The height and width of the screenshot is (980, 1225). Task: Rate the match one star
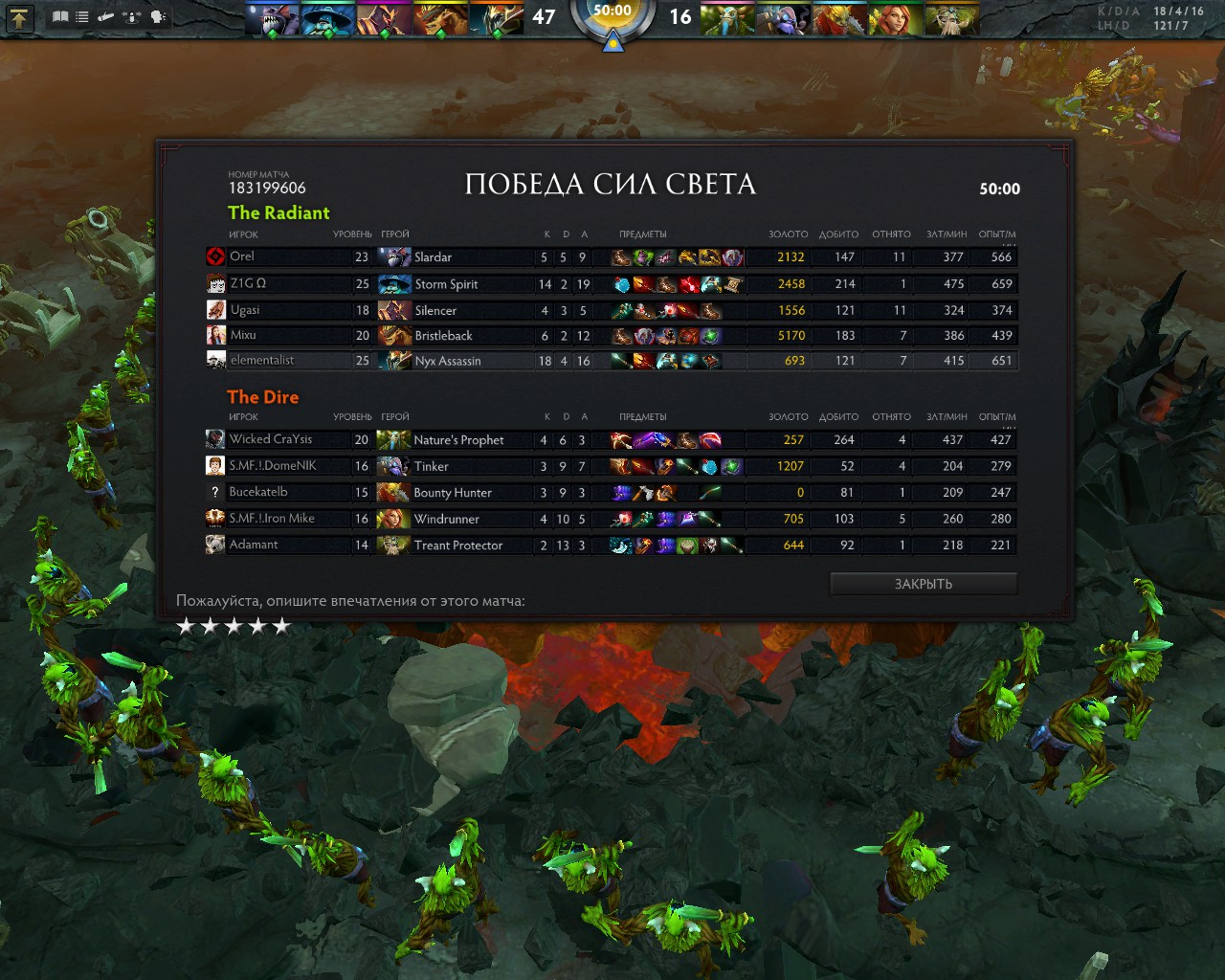[186, 626]
